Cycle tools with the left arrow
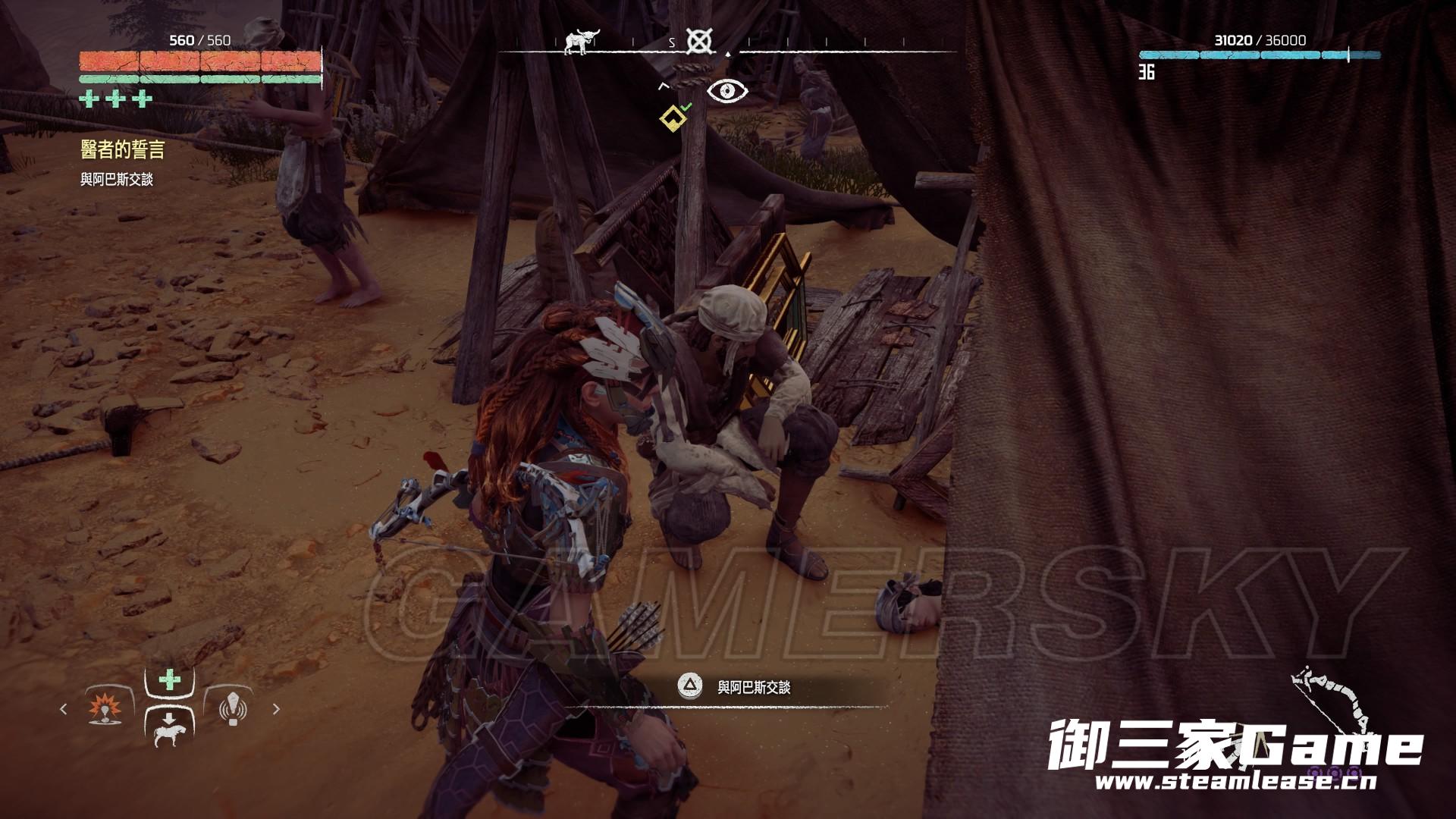1456x819 pixels. coord(64,709)
